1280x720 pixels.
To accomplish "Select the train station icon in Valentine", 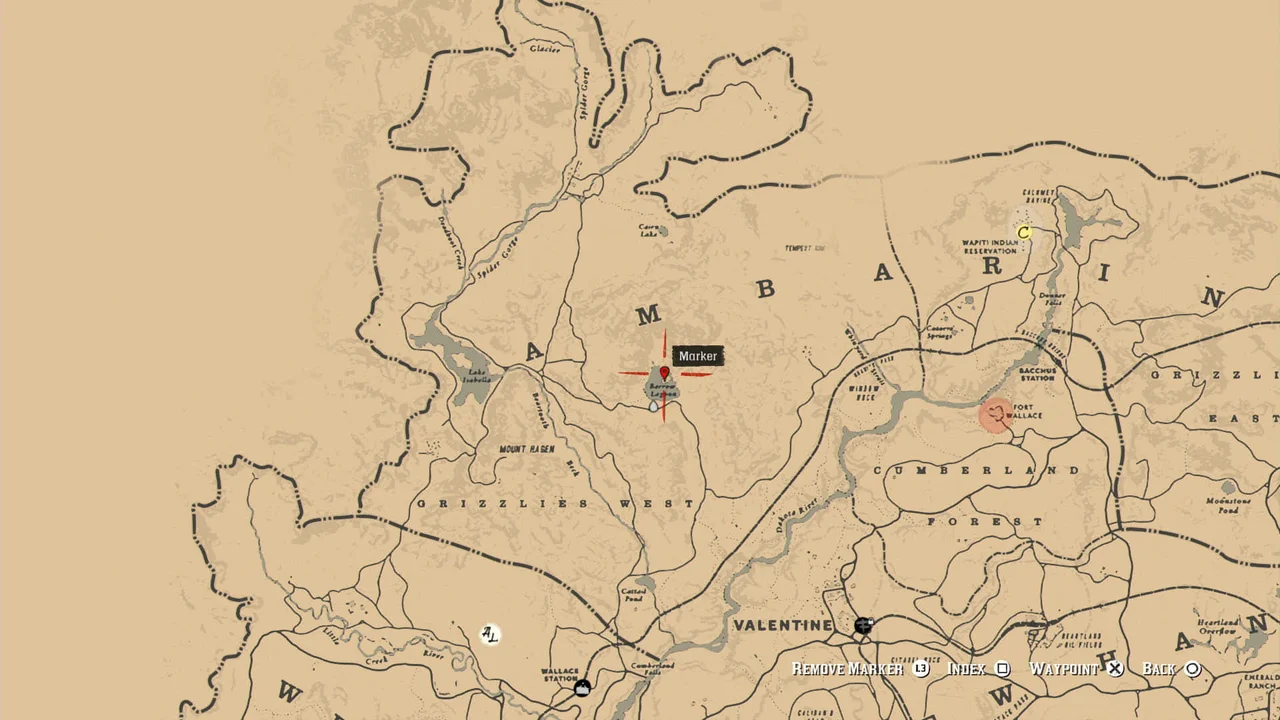I will 863,627.
